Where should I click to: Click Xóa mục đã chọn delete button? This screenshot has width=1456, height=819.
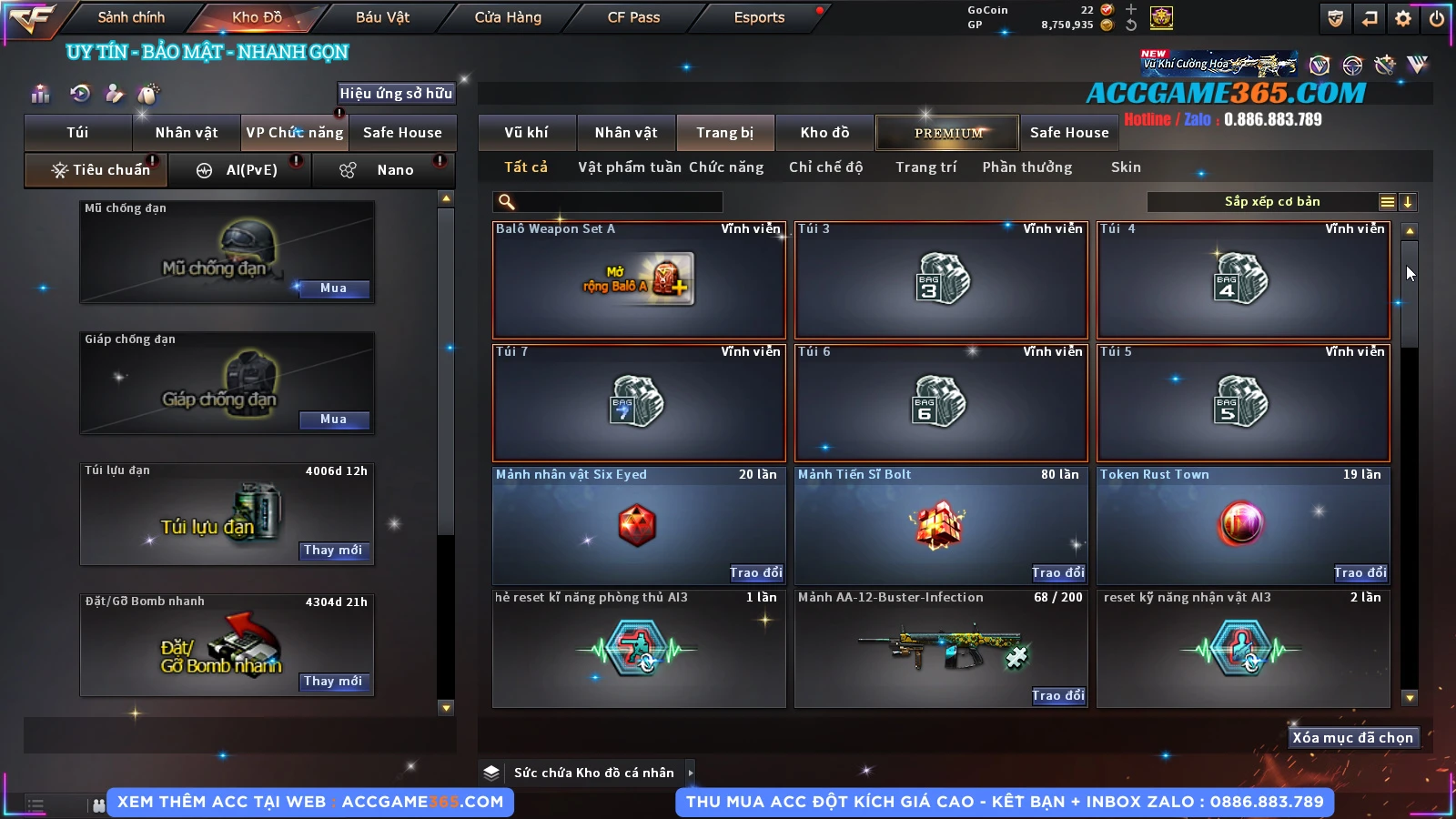click(1353, 738)
